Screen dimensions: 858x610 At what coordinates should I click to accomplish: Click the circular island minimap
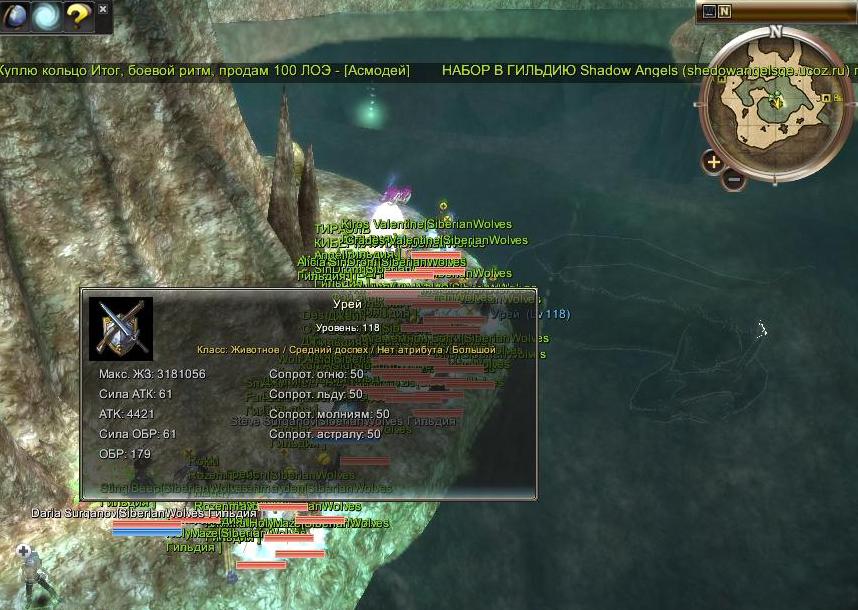click(x=775, y=102)
